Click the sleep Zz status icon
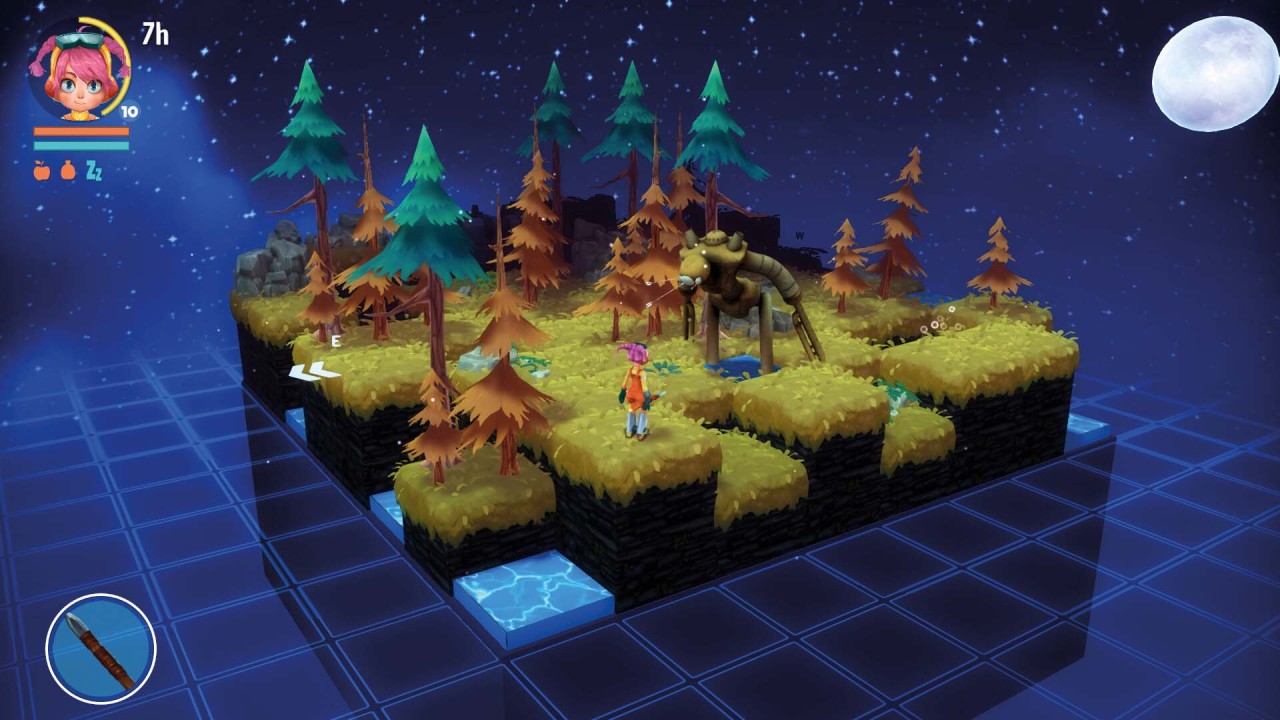This screenshot has height=720, width=1280. pos(94,170)
